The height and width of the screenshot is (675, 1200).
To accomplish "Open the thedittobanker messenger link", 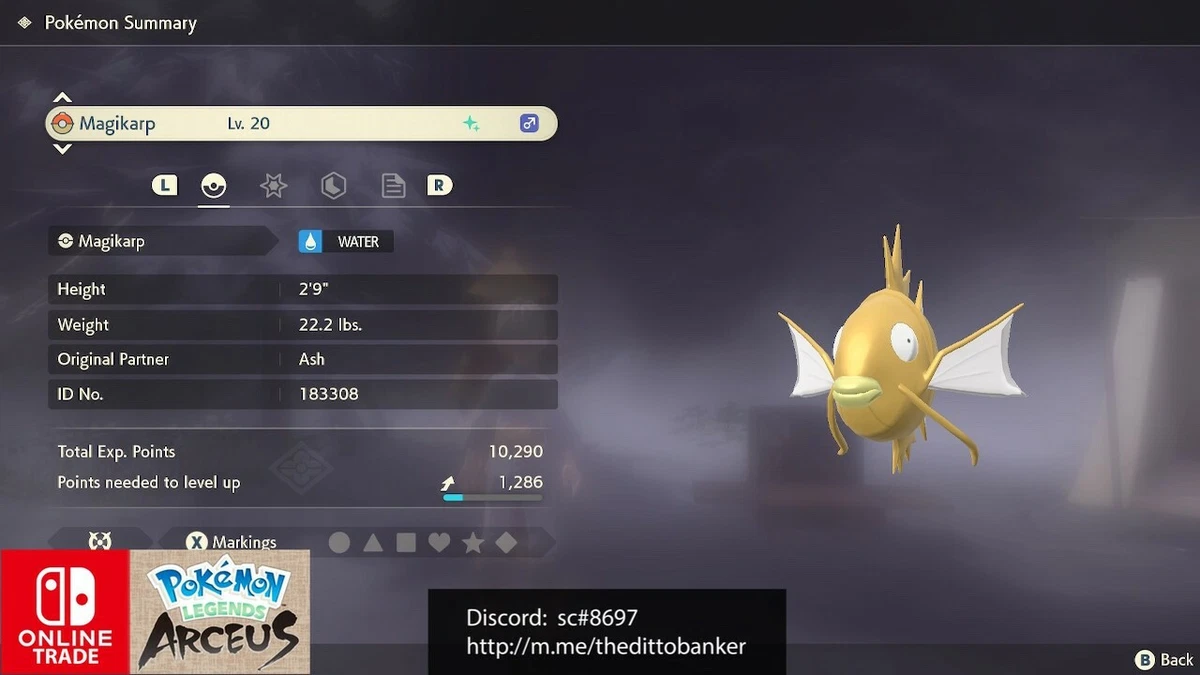I will [x=606, y=646].
